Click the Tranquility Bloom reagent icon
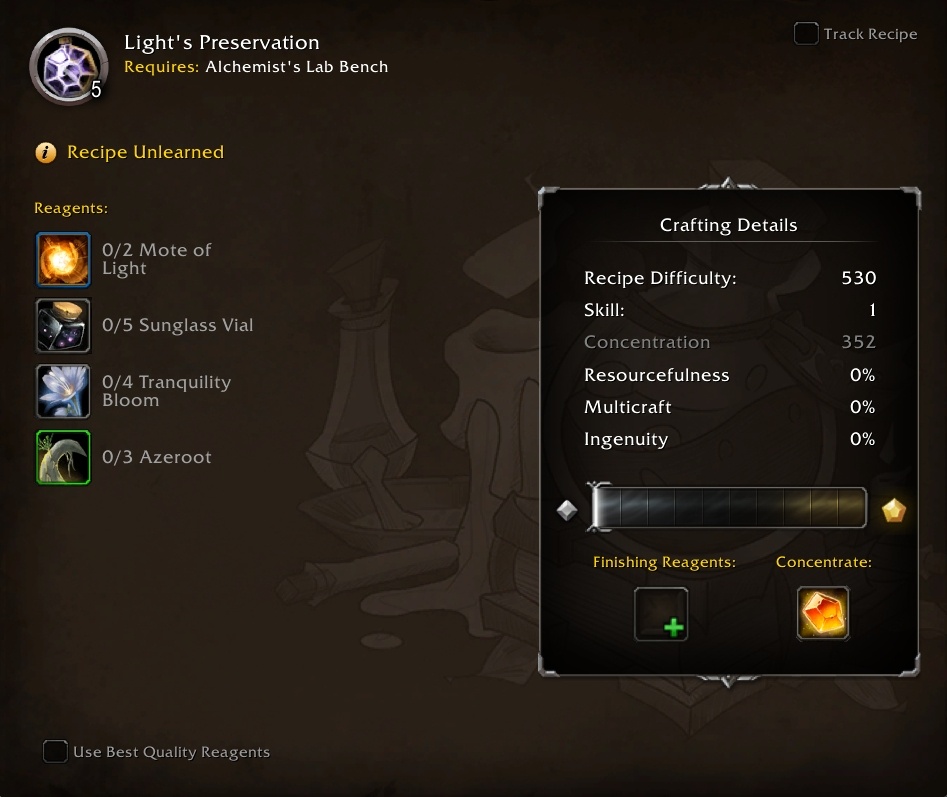 coord(63,391)
